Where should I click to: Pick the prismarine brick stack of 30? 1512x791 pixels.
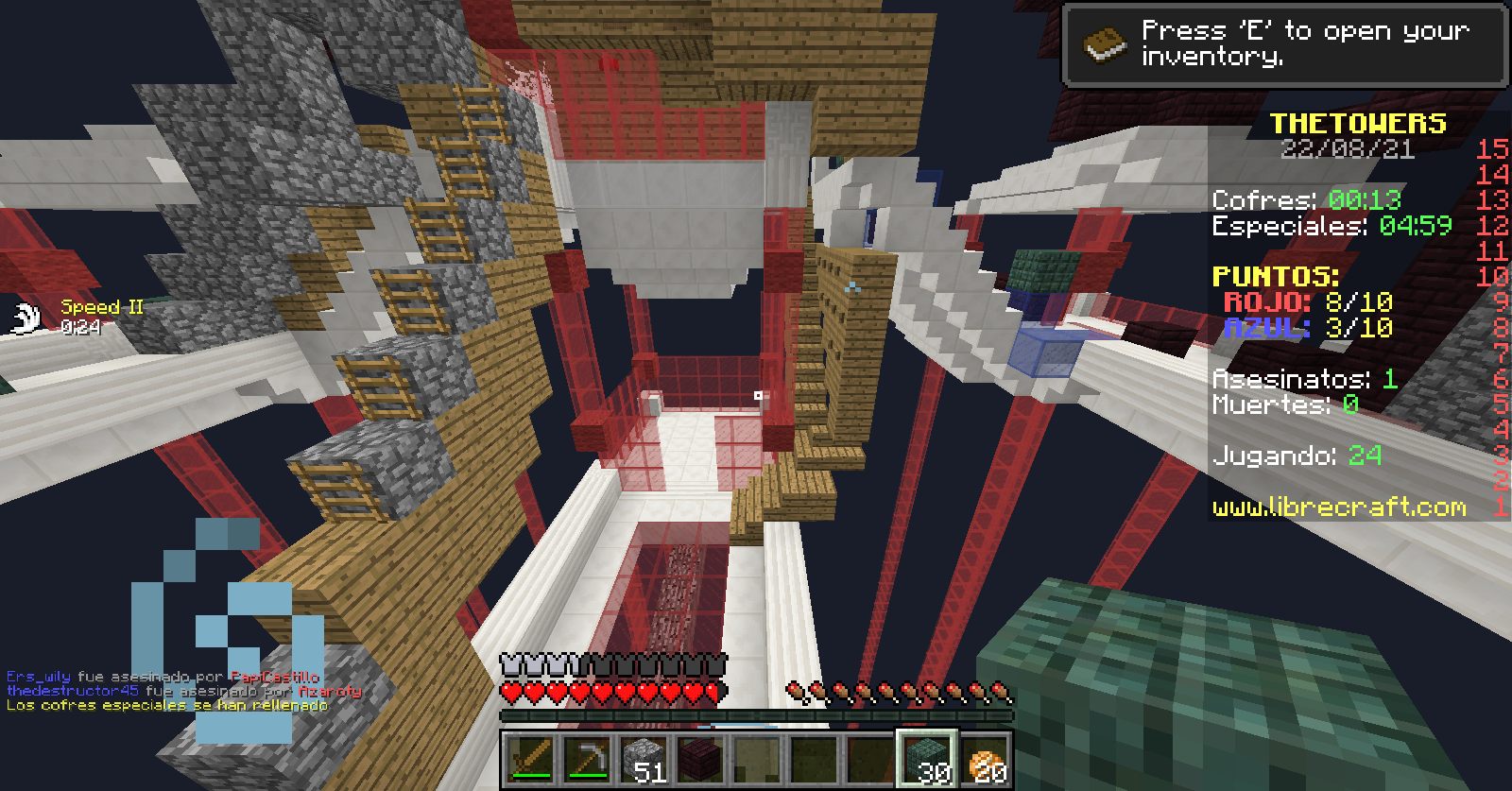[927, 760]
